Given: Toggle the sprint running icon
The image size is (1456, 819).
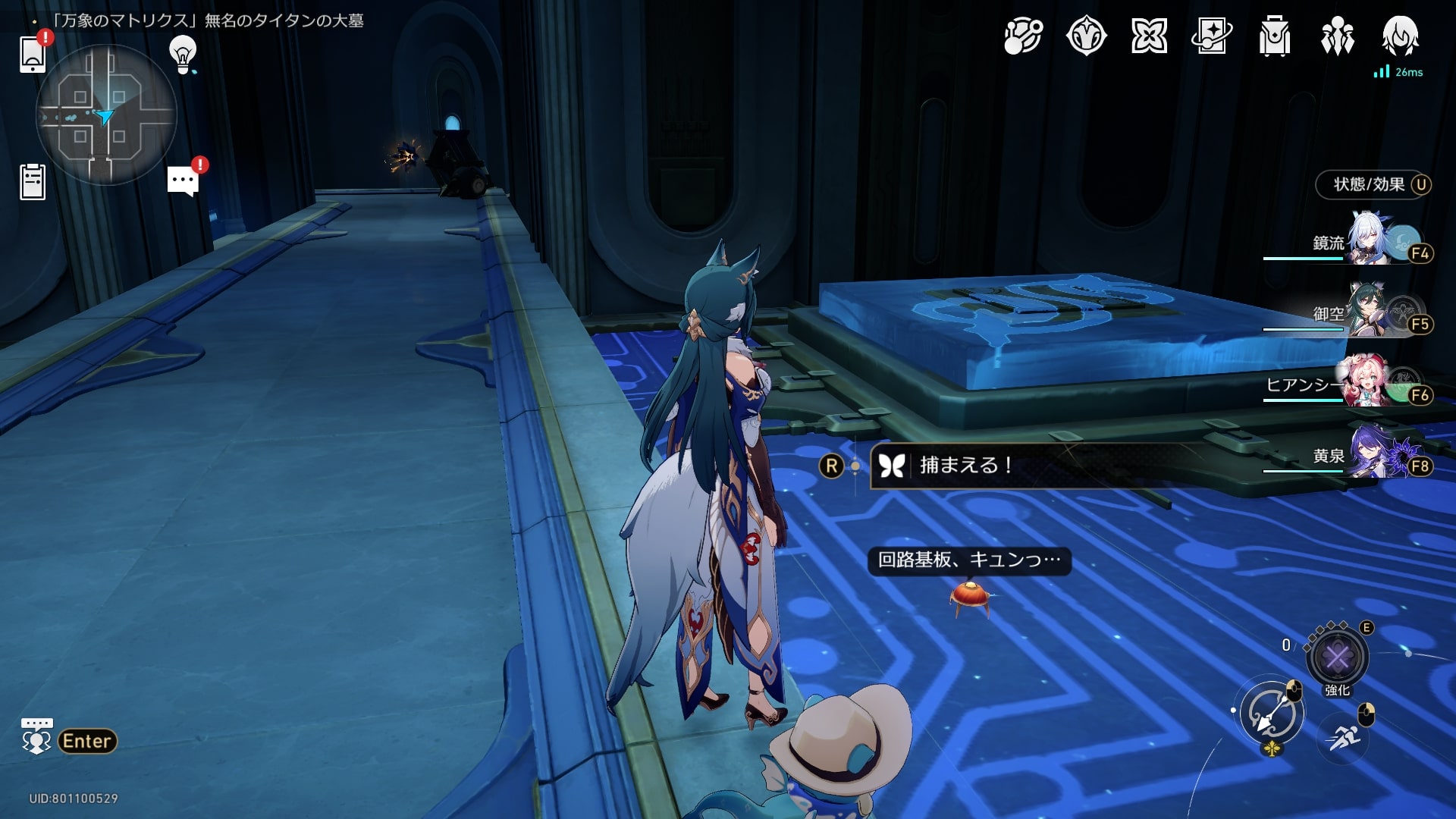Looking at the screenshot, I should pyautogui.click(x=1343, y=736).
